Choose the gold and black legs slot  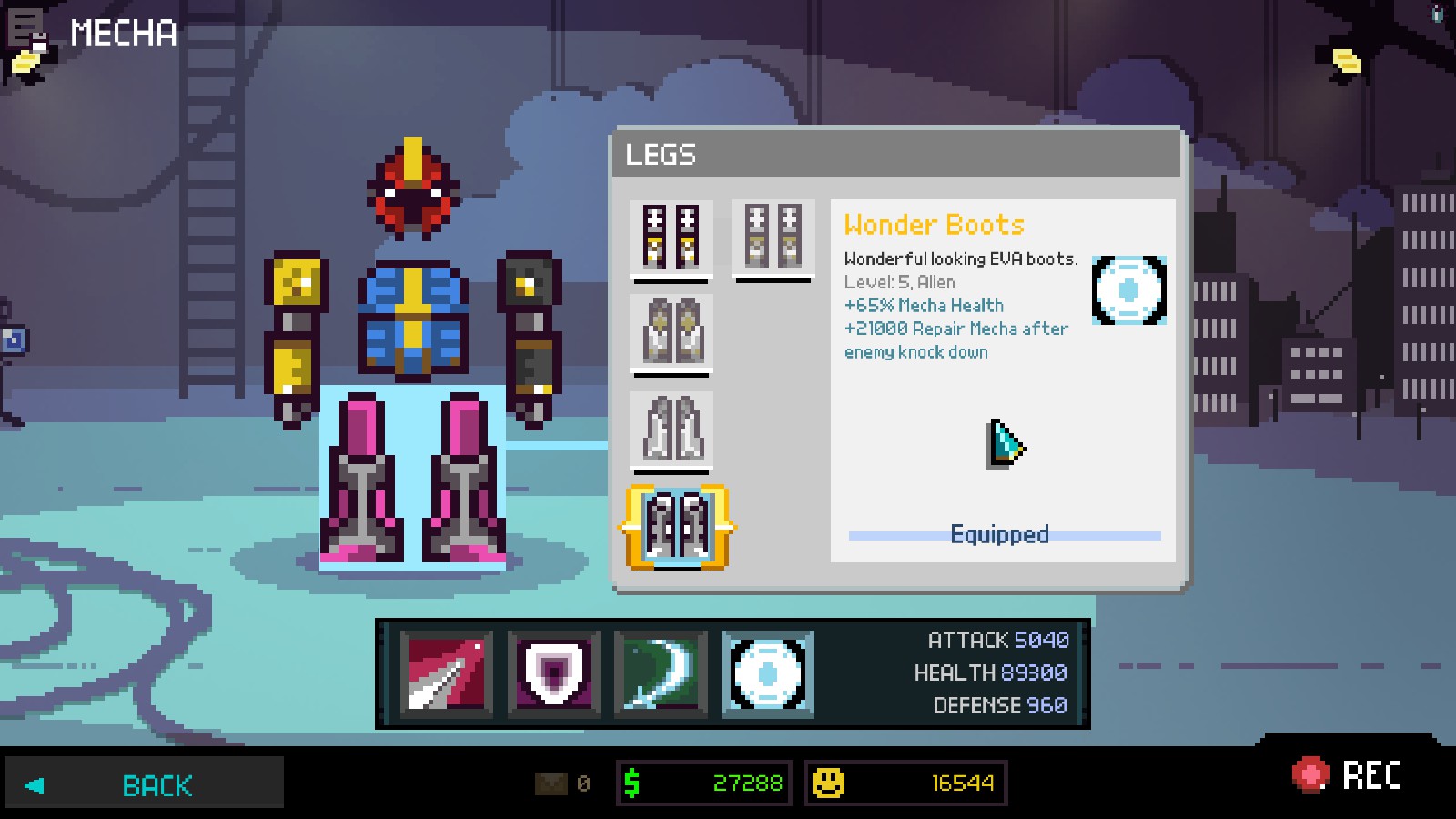[x=672, y=237]
